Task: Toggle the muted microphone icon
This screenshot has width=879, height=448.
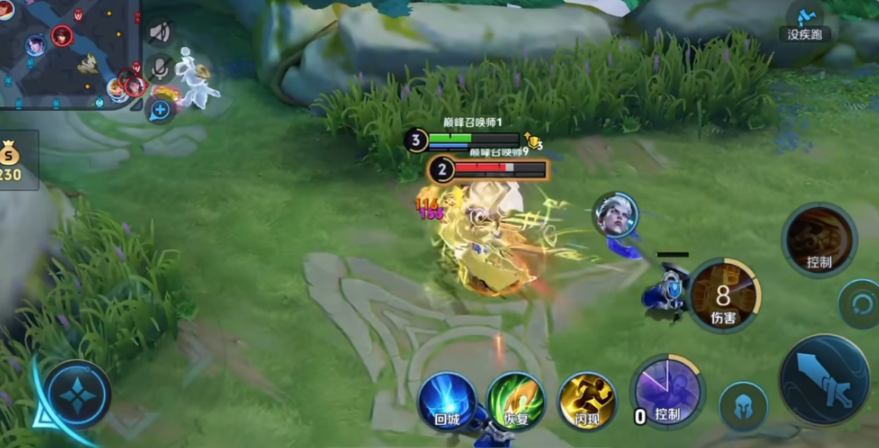Action: click(x=160, y=68)
